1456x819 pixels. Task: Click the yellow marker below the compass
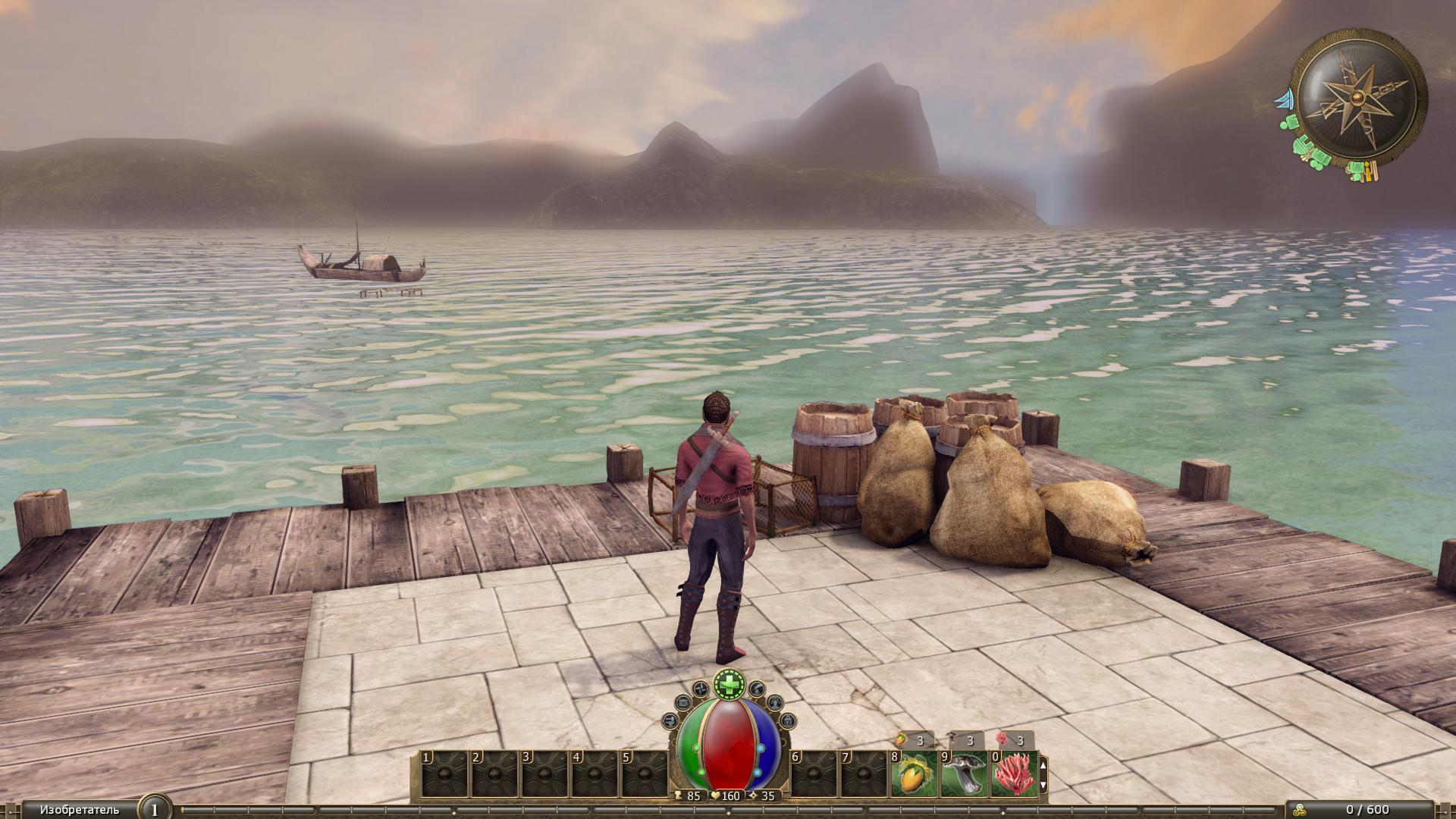pyautogui.click(x=1369, y=173)
